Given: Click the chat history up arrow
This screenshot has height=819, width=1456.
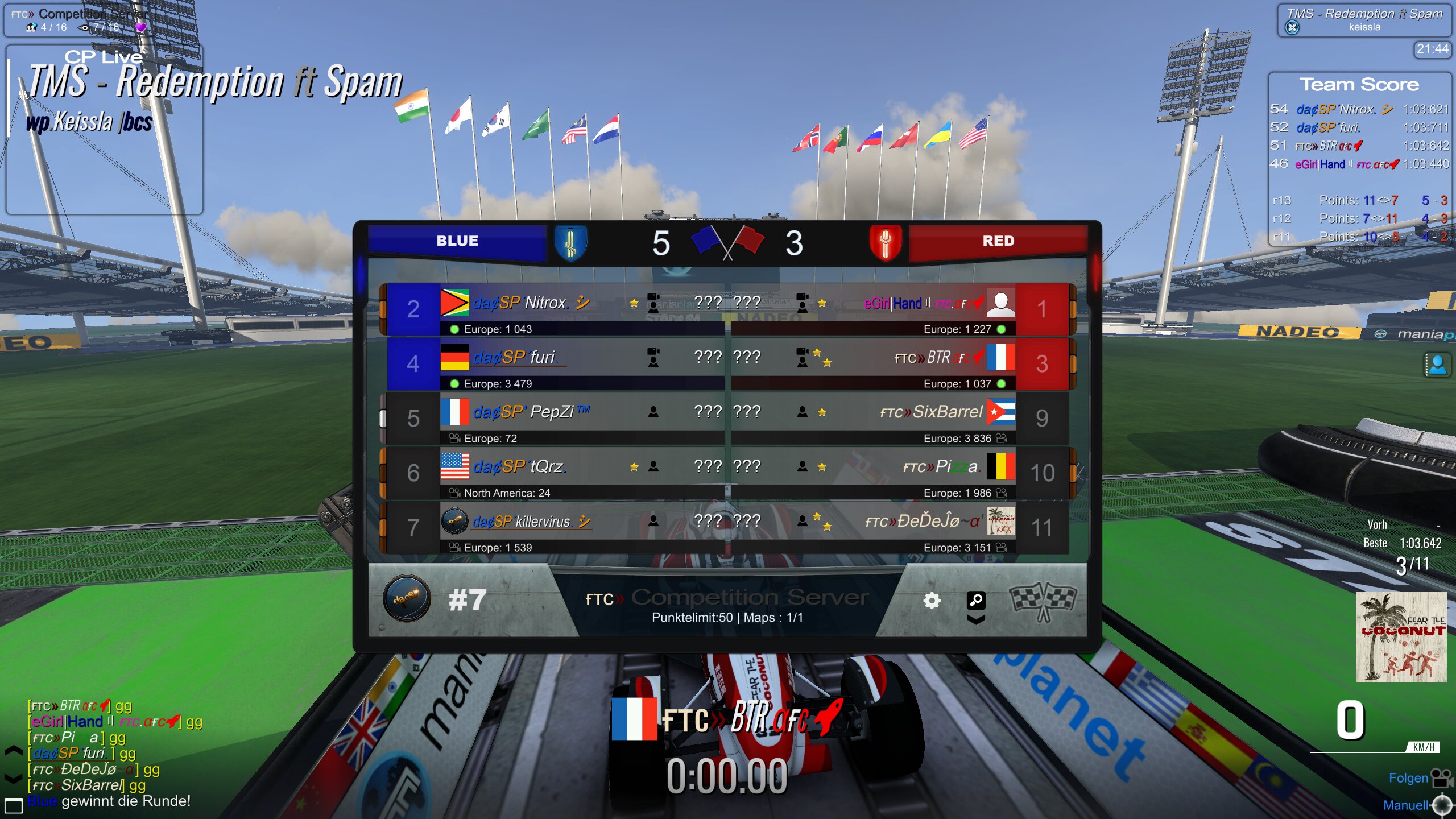Looking at the screenshot, I should pyautogui.click(x=13, y=751).
